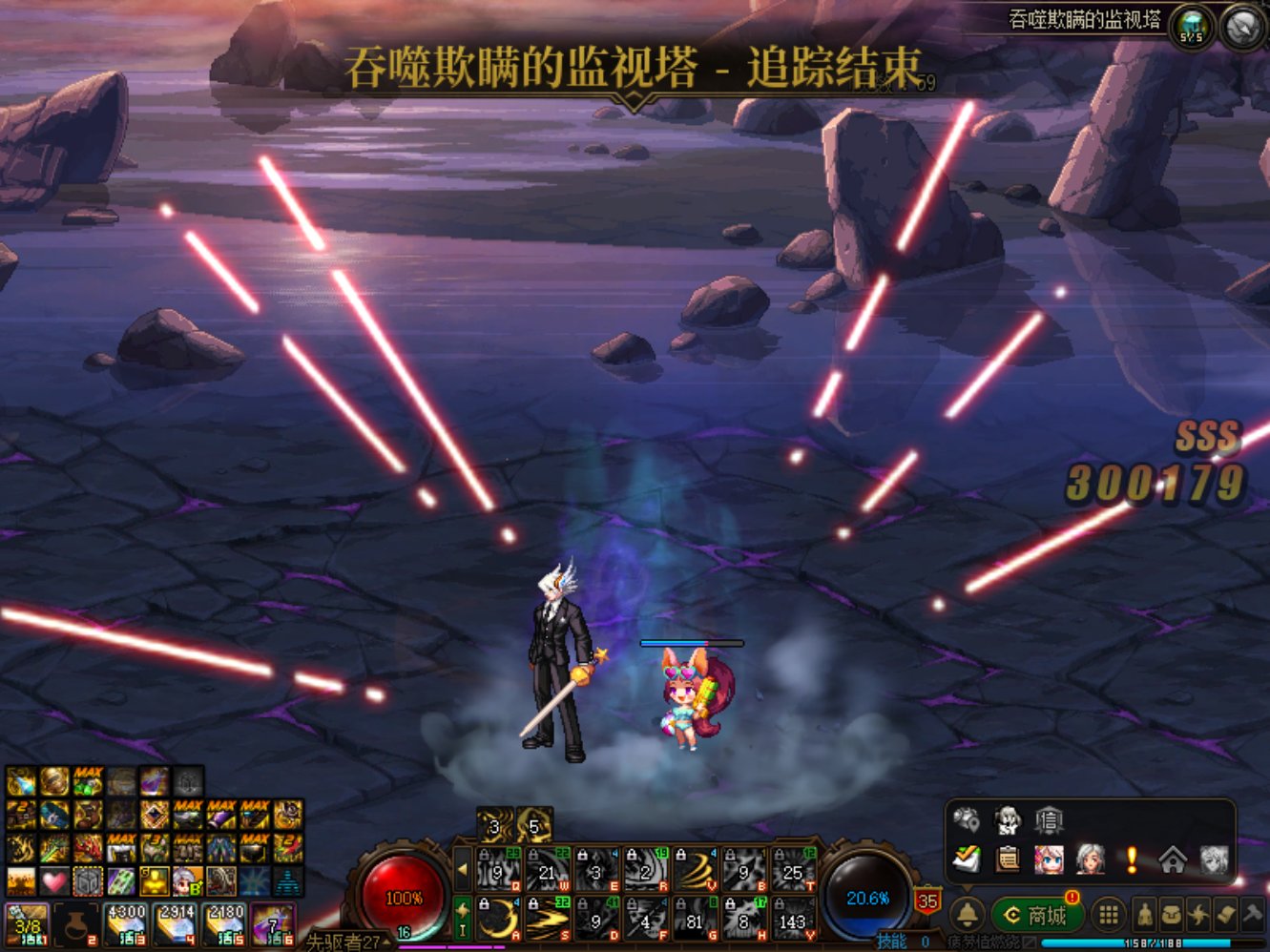Open the character silhouette info icon
This screenshot has width=1270, height=952.
point(1143,916)
